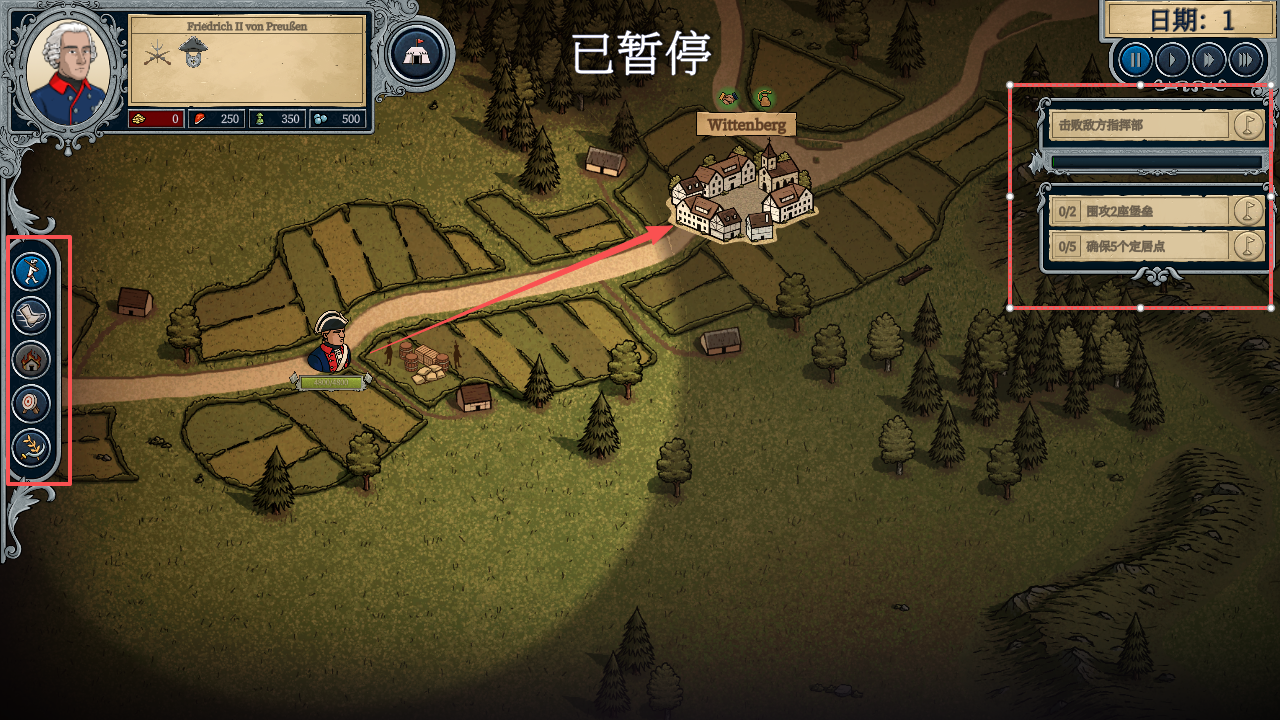This screenshot has width=1280, height=720.
Task: Click the marching soldier order icon
Action: tap(31, 270)
